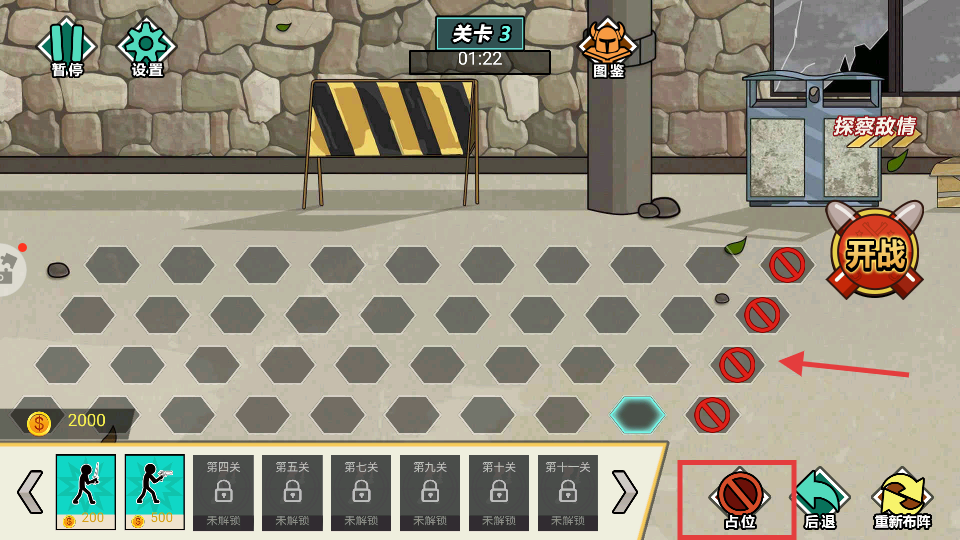The image size is (960, 540).
Task: Activate the 占位 placeholder button
Action: (739, 498)
